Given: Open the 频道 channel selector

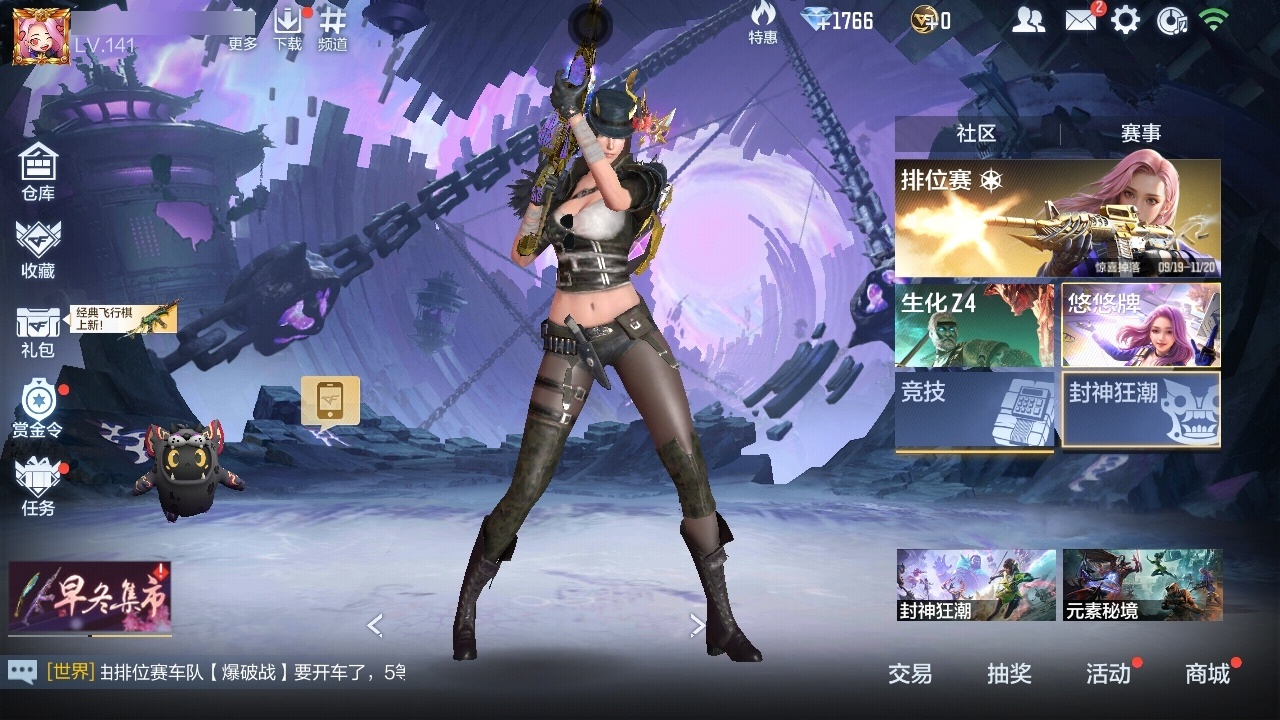Looking at the screenshot, I should [333, 29].
